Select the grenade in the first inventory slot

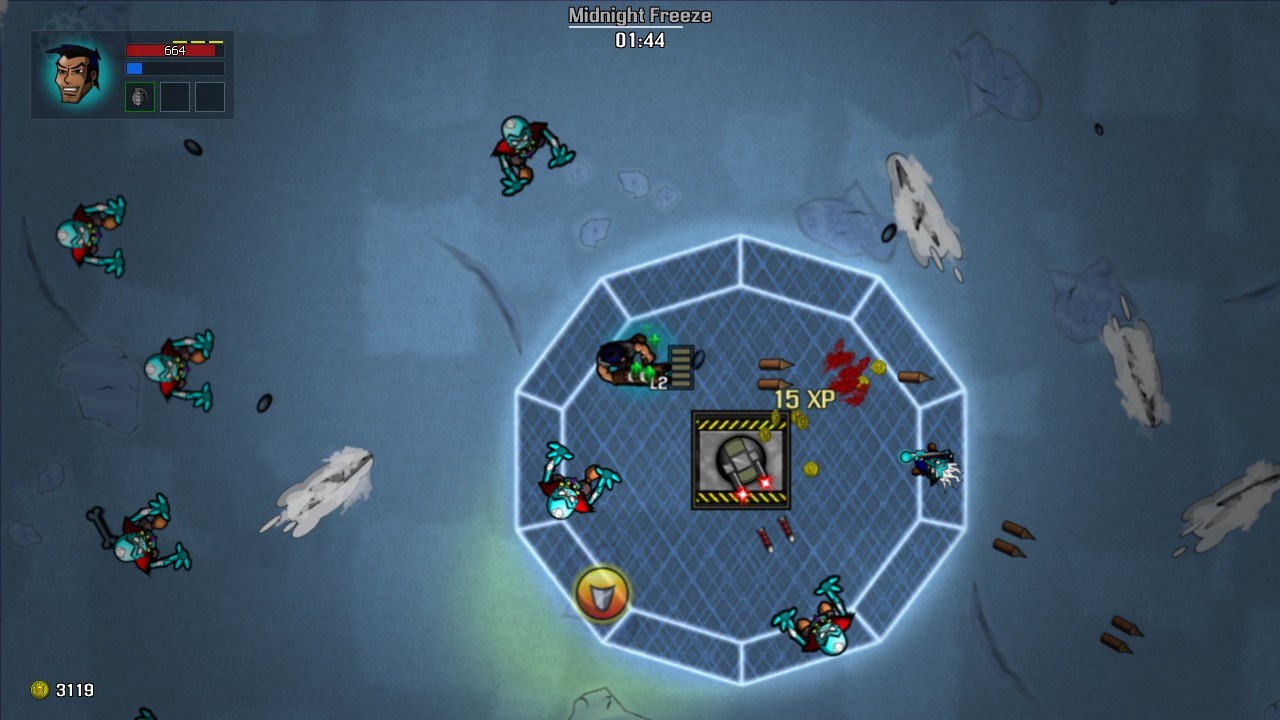(x=139, y=97)
